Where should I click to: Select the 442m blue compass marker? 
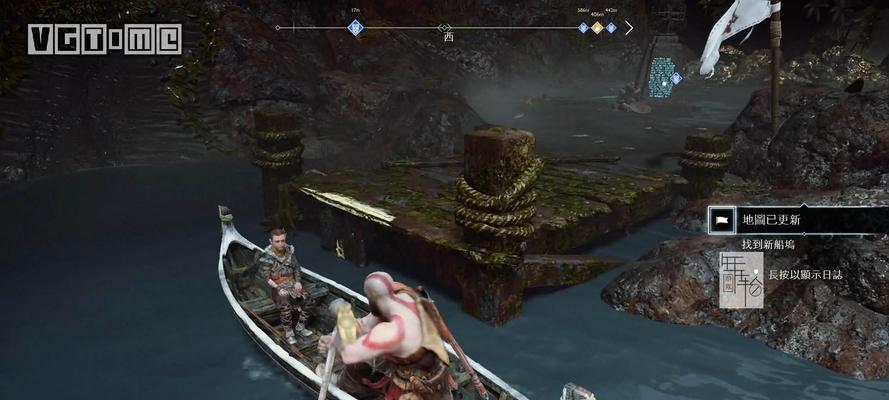(x=611, y=27)
